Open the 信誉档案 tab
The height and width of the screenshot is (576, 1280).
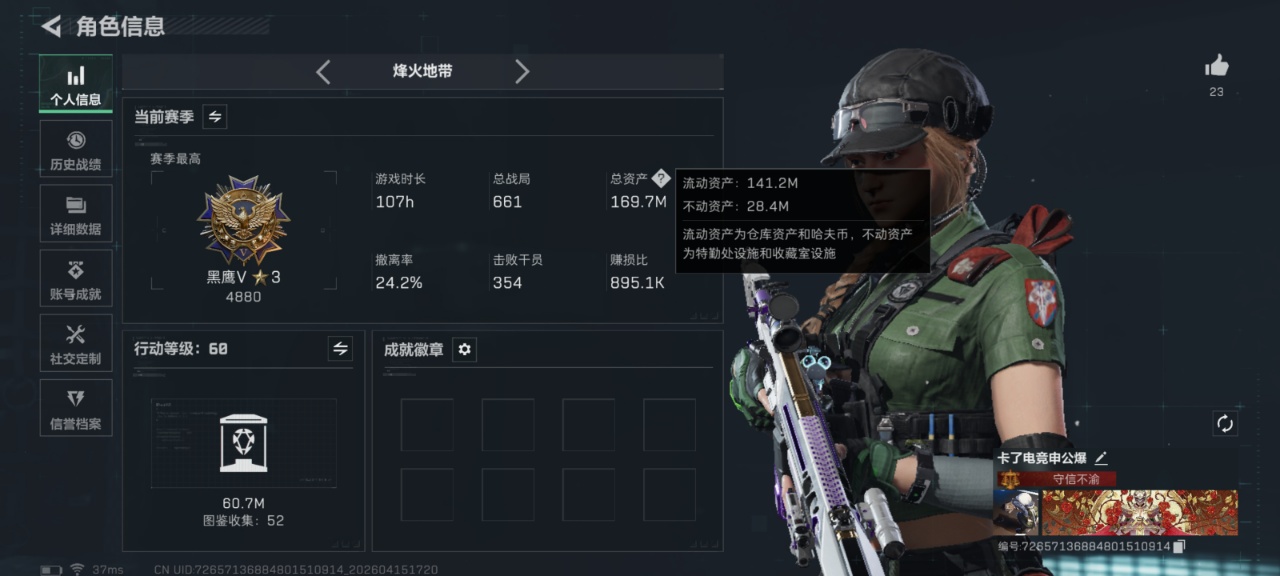pyautogui.click(x=76, y=409)
